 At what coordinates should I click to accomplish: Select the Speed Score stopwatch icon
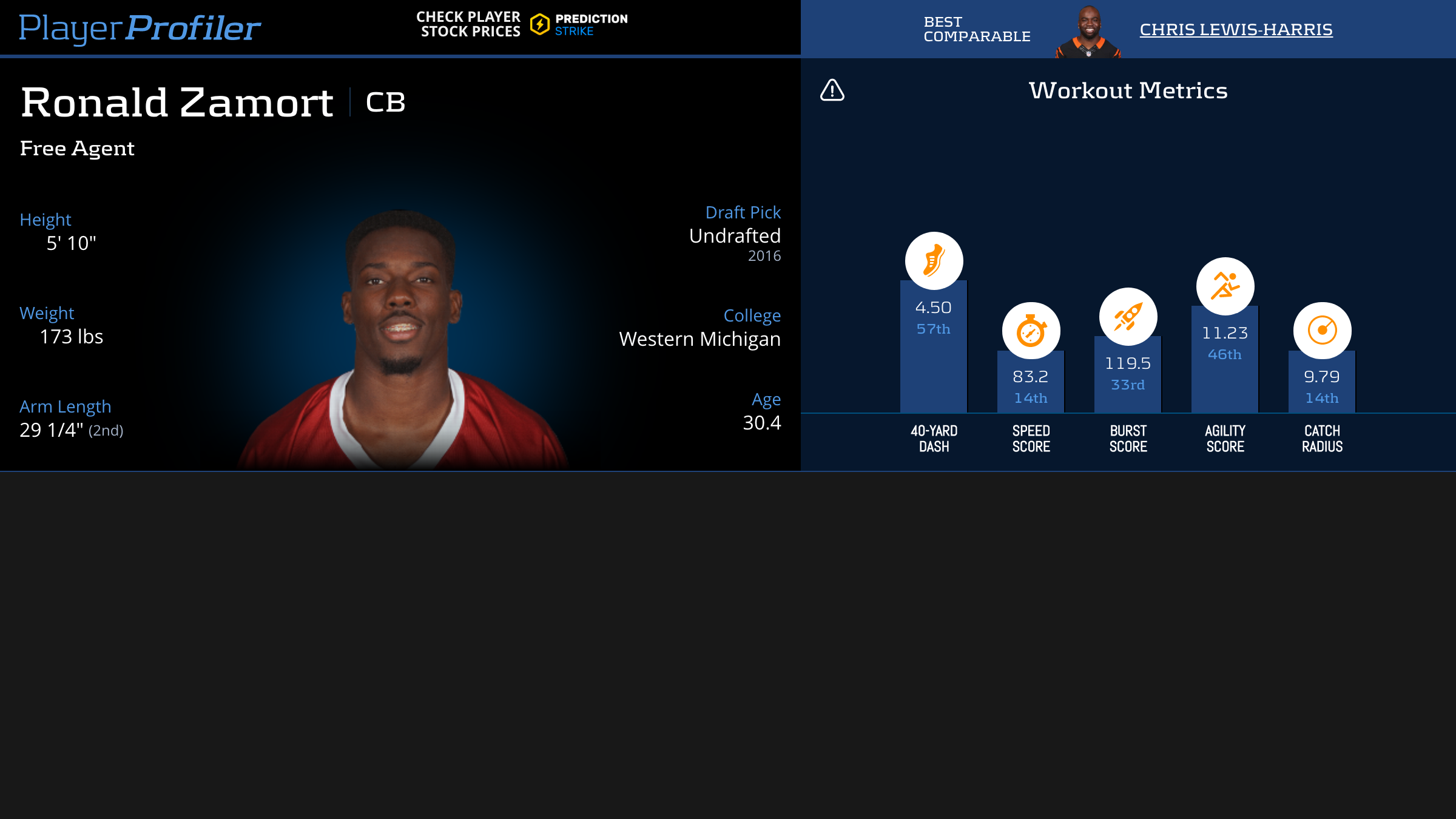[x=1031, y=331]
